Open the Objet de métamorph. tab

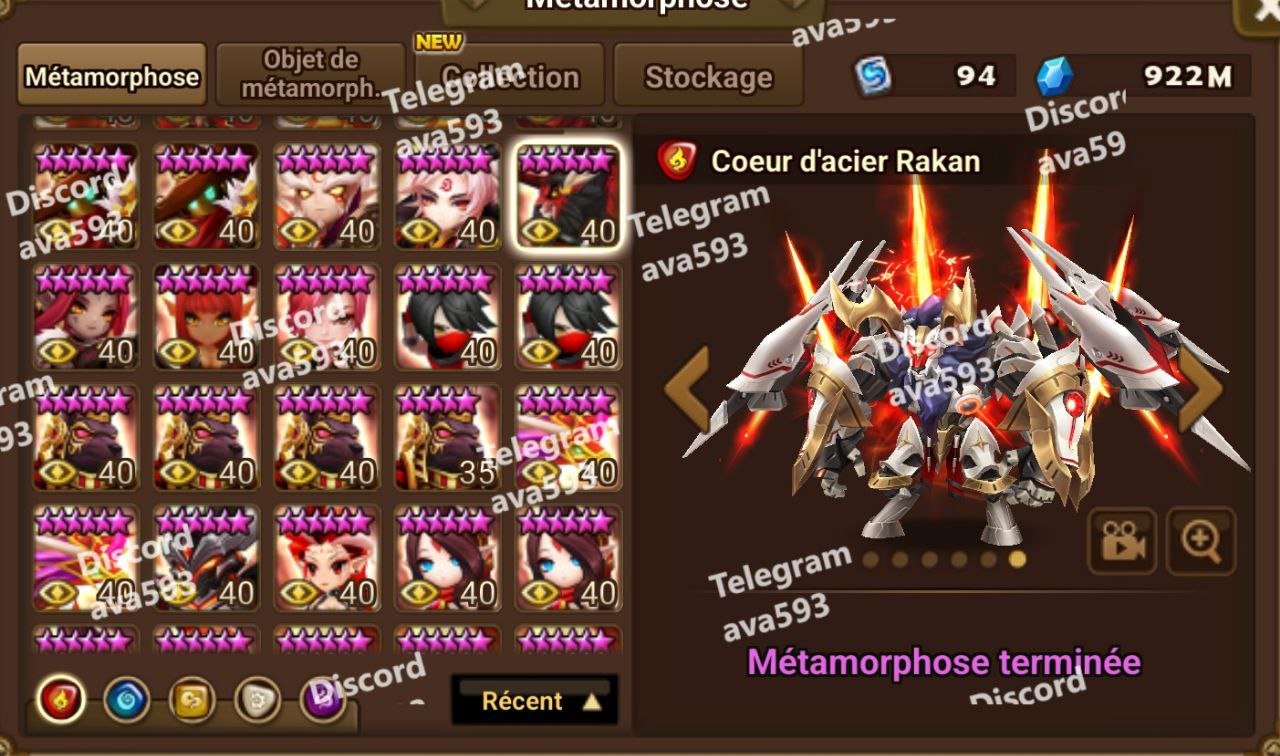pyautogui.click(x=311, y=74)
